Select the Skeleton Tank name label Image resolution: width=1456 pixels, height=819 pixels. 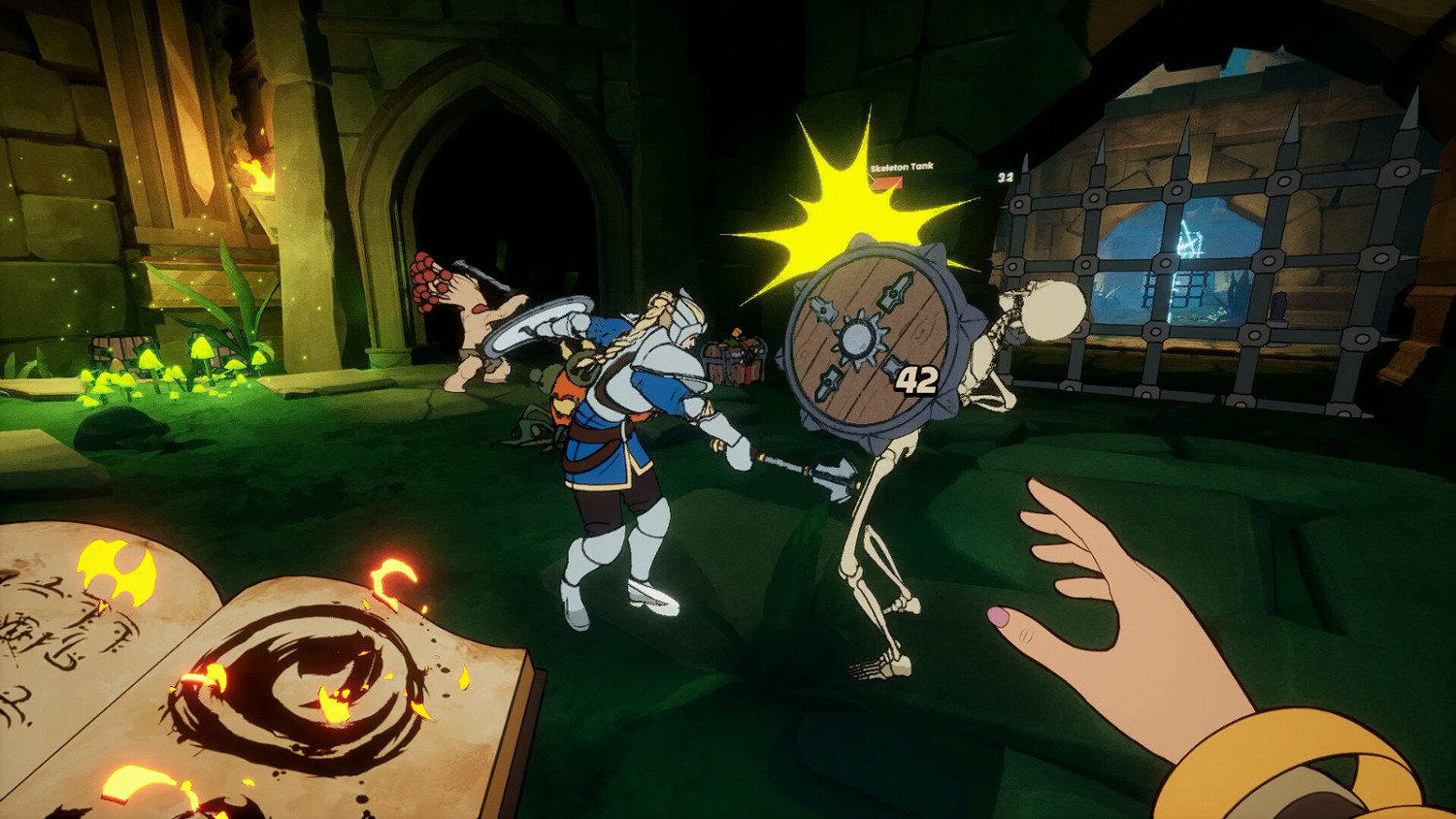pyautogui.click(x=903, y=166)
